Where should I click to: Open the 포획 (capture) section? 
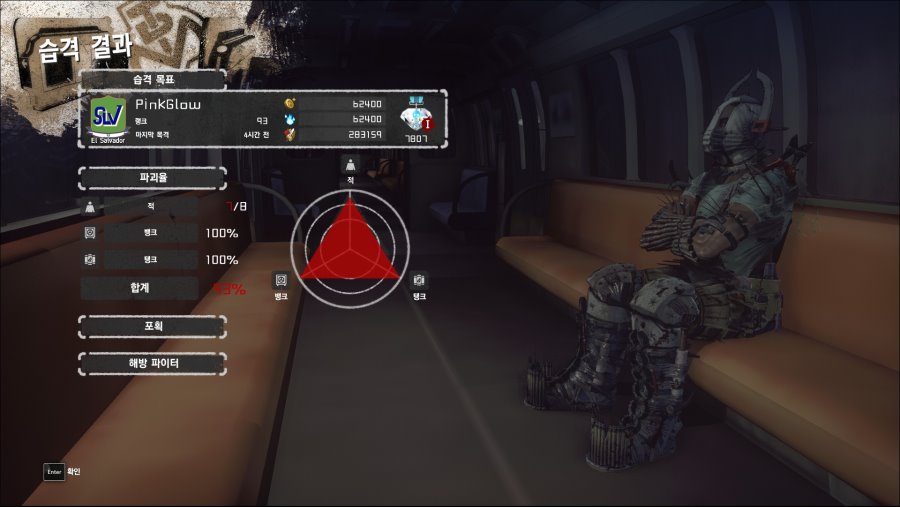[152, 326]
